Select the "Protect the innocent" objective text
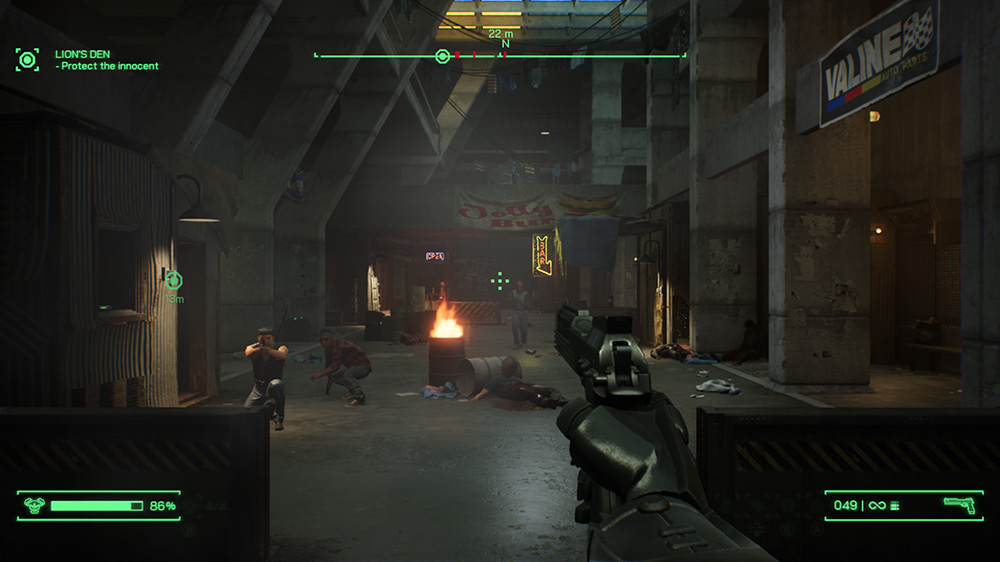 (108, 66)
